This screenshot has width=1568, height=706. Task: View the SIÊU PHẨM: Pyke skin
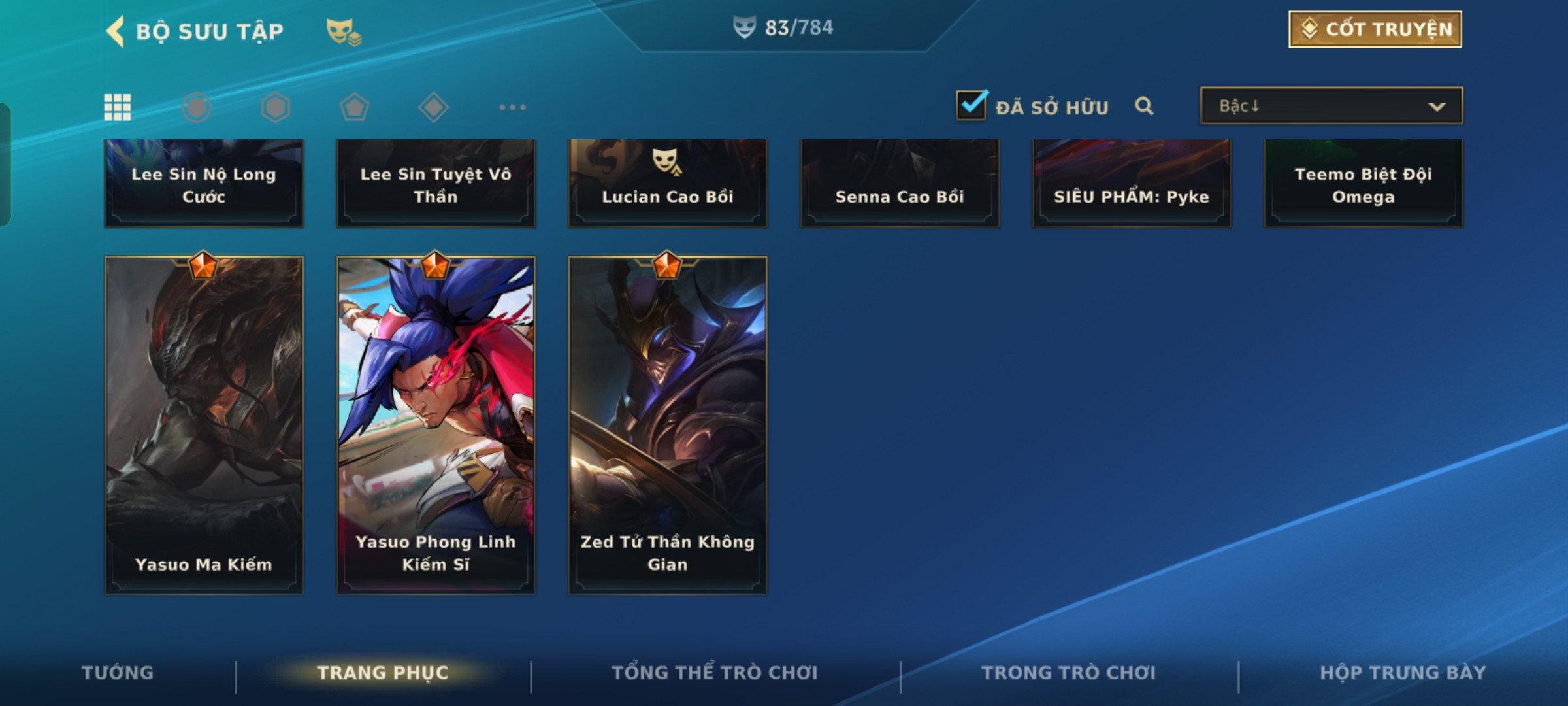point(1132,184)
